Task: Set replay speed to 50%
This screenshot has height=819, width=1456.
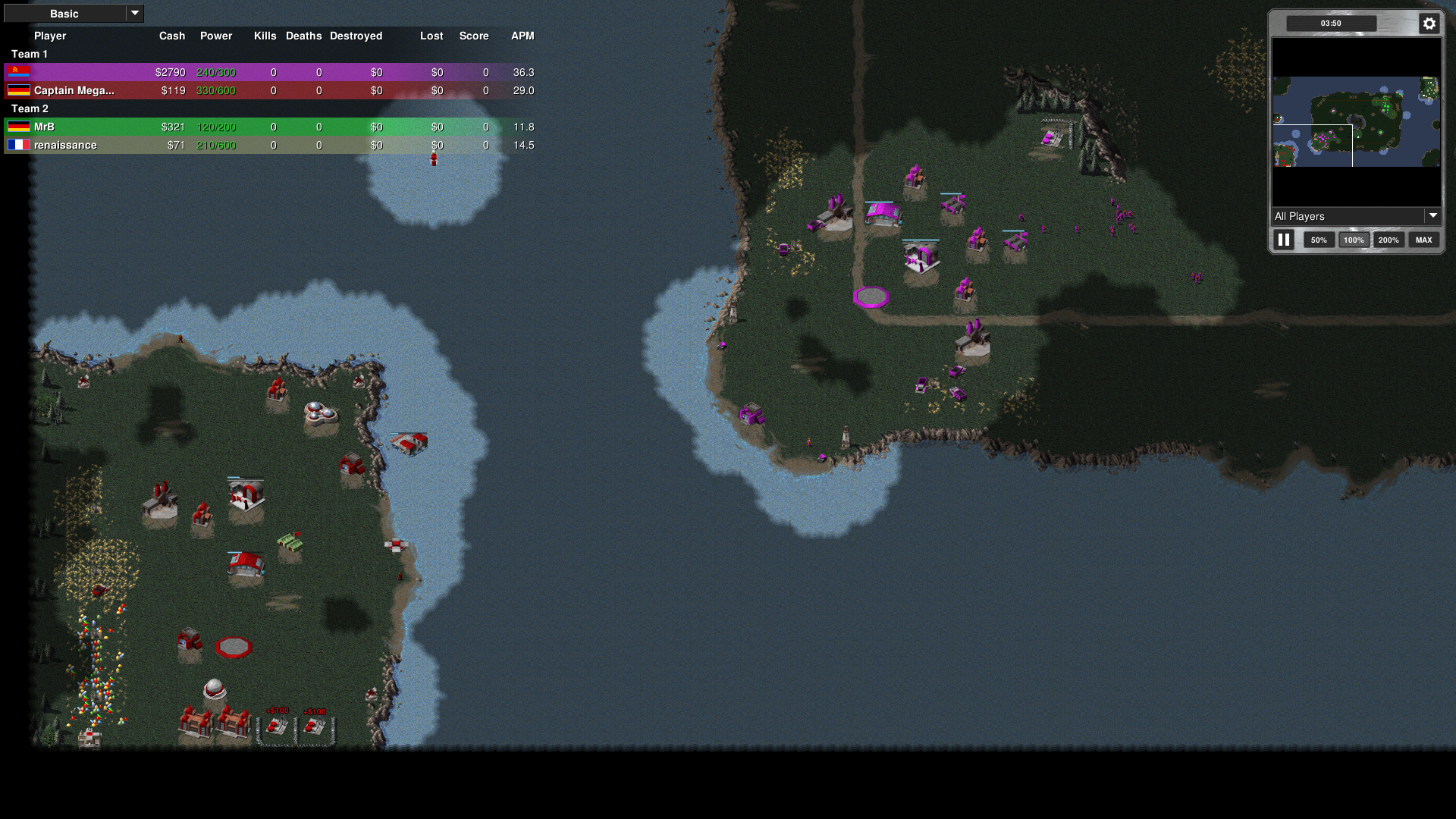Action: 1319,240
